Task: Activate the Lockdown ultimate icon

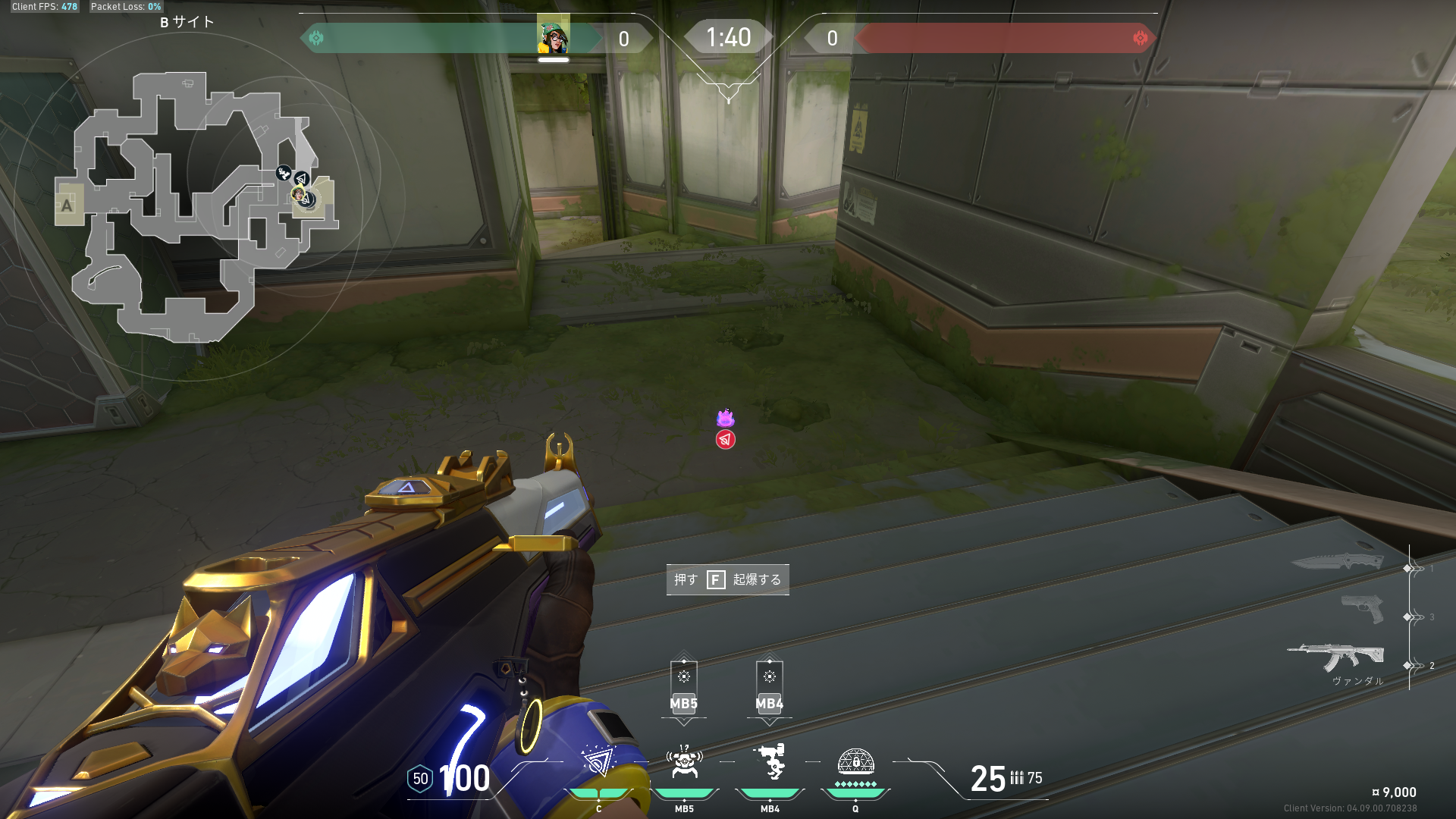Action: click(x=855, y=762)
